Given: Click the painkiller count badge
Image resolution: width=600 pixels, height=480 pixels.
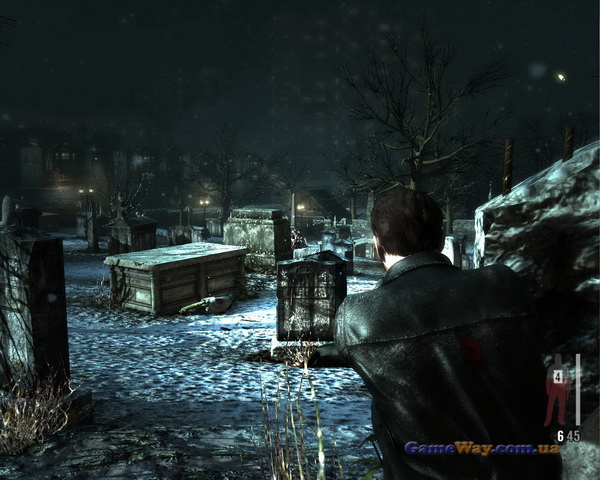Looking at the screenshot, I should [x=555, y=377].
